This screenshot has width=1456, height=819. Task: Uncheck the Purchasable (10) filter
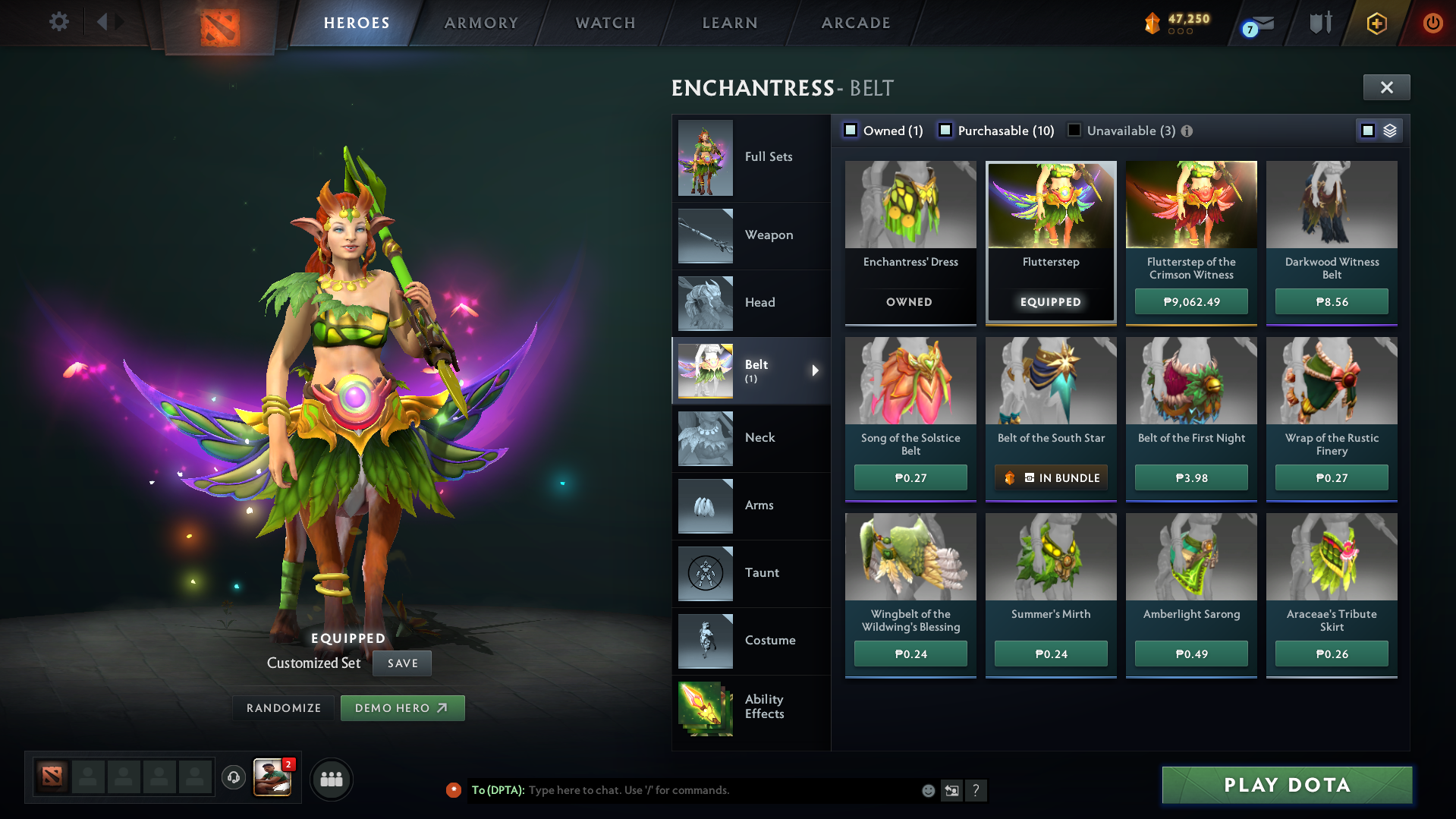click(945, 130)
